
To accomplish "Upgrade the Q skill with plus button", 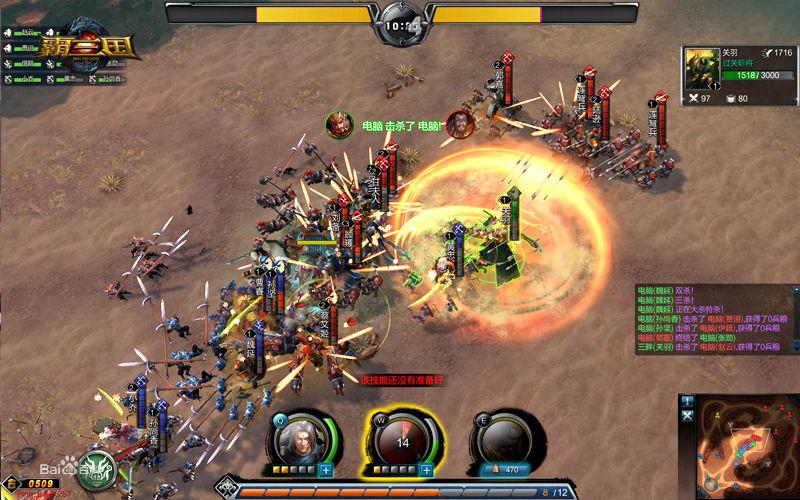I will tap(326, 470).
